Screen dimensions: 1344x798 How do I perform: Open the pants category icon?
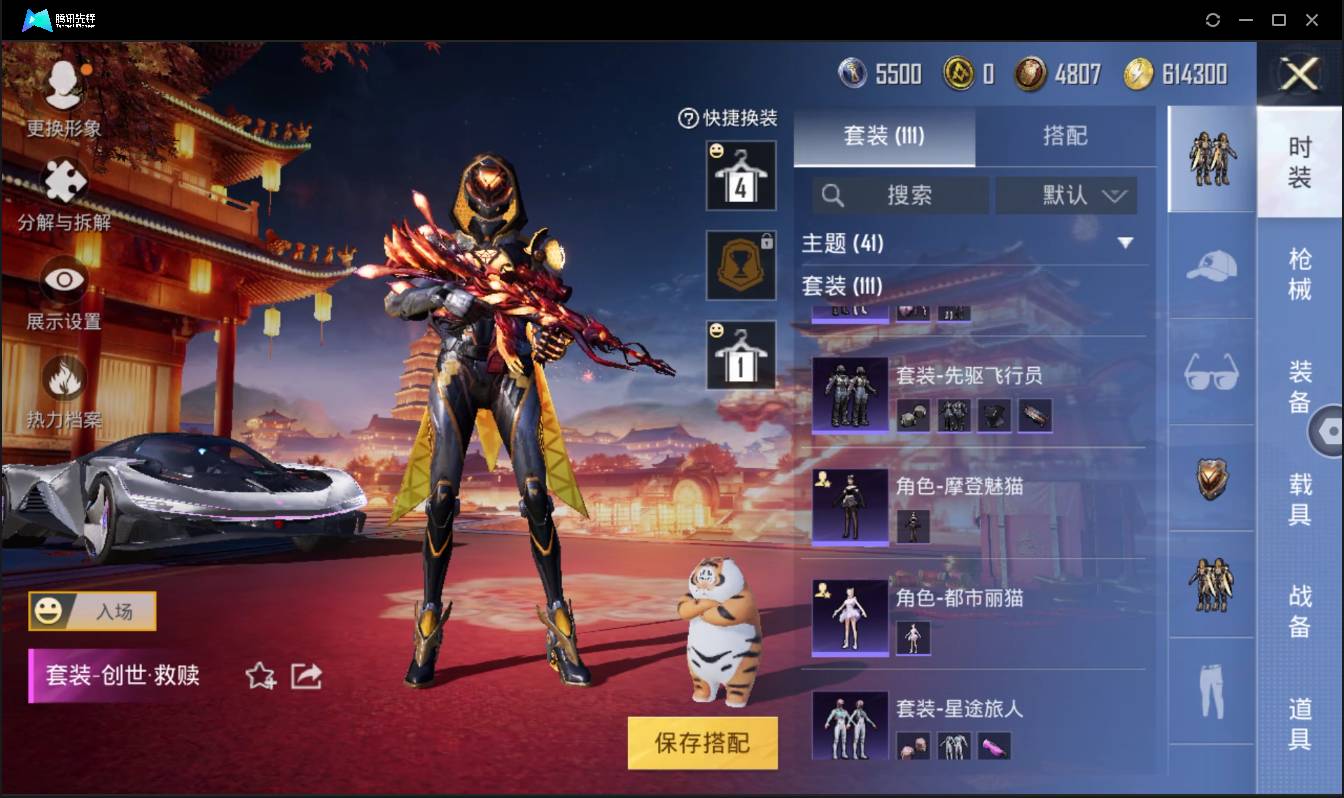[x=1211, y=692]
